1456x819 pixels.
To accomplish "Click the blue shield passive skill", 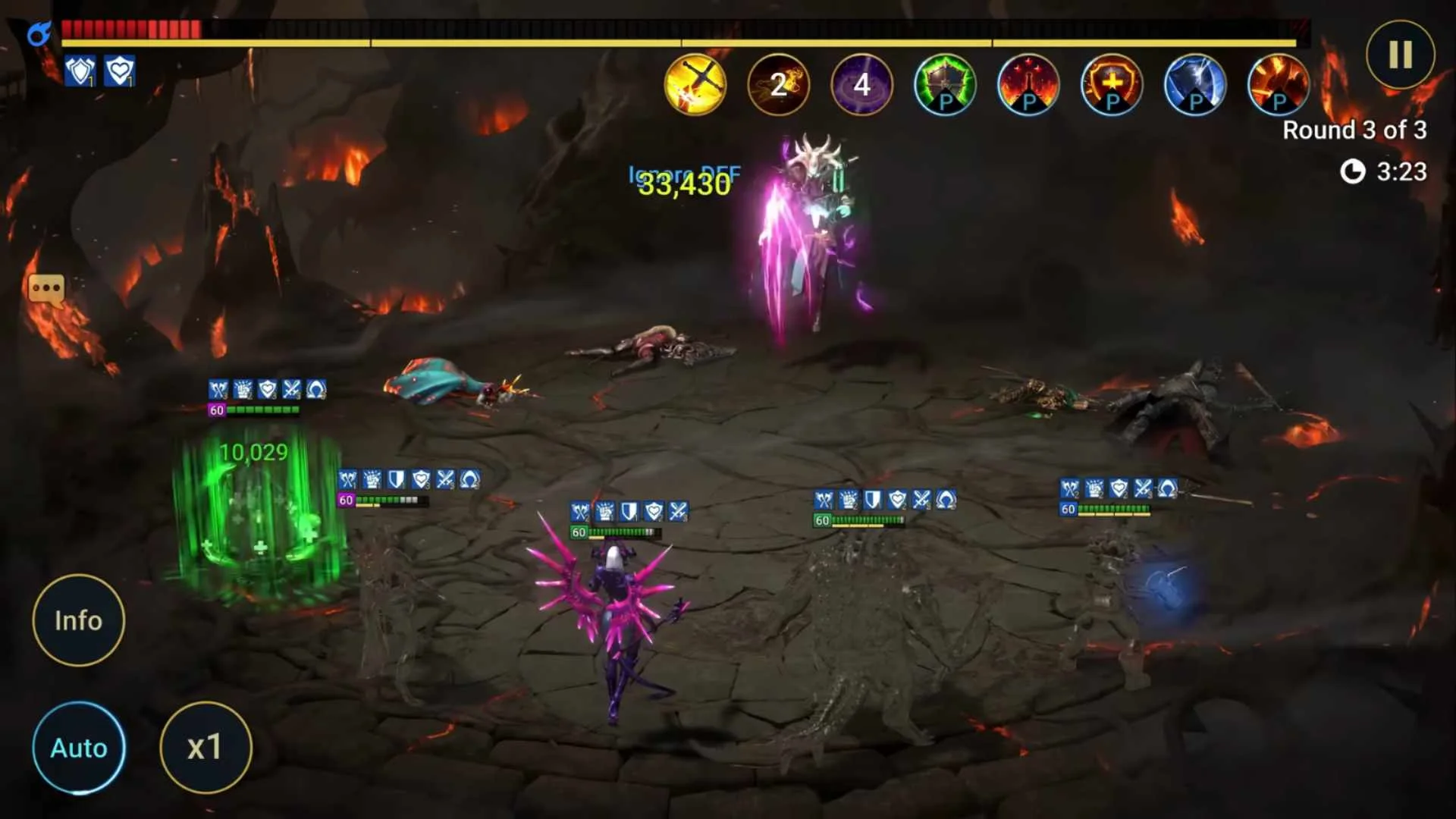I will (x=1194, y=85).
